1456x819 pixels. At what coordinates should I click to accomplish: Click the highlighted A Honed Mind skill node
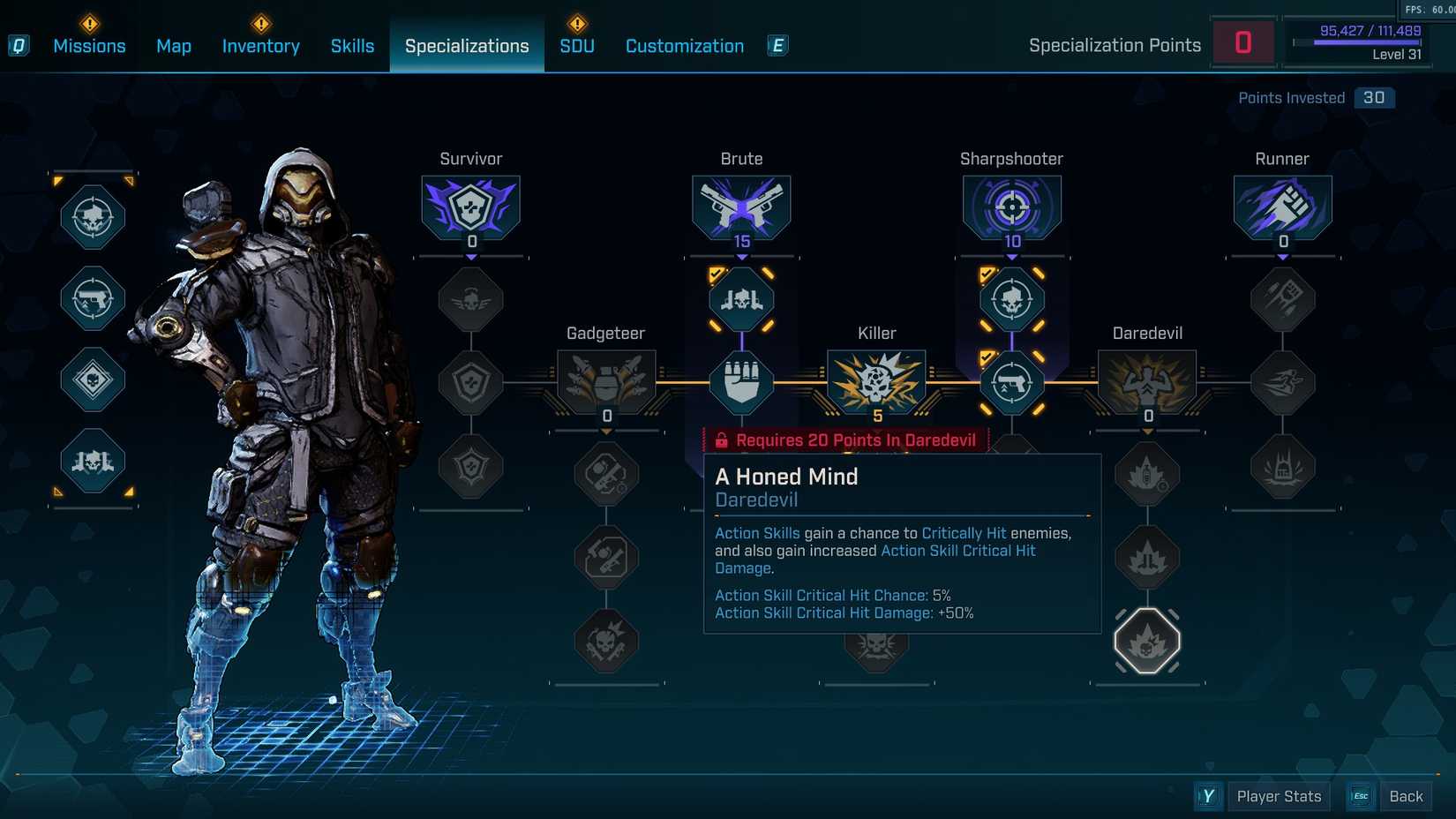(x=1146, y=642)
